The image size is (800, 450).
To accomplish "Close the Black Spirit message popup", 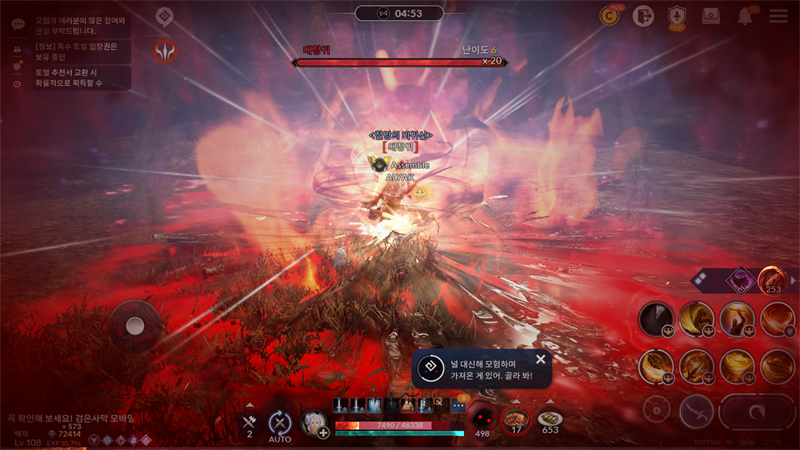I will point(541,359).
